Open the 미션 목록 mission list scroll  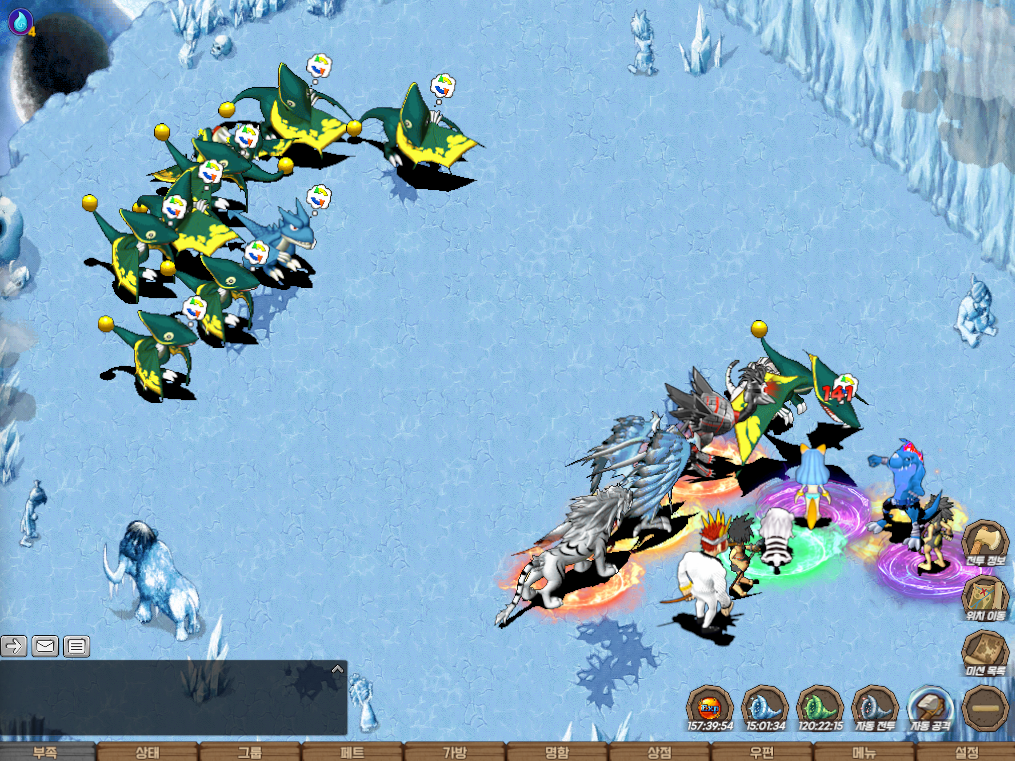(x=985, y=652)
